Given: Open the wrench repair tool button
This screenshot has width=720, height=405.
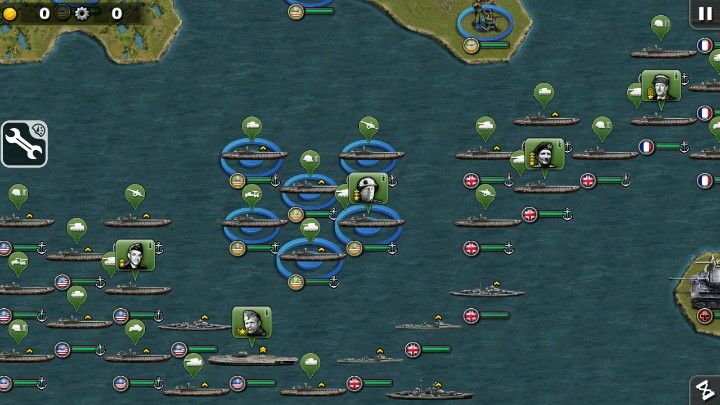Looking at the screenshot, I should coord(24,143).
